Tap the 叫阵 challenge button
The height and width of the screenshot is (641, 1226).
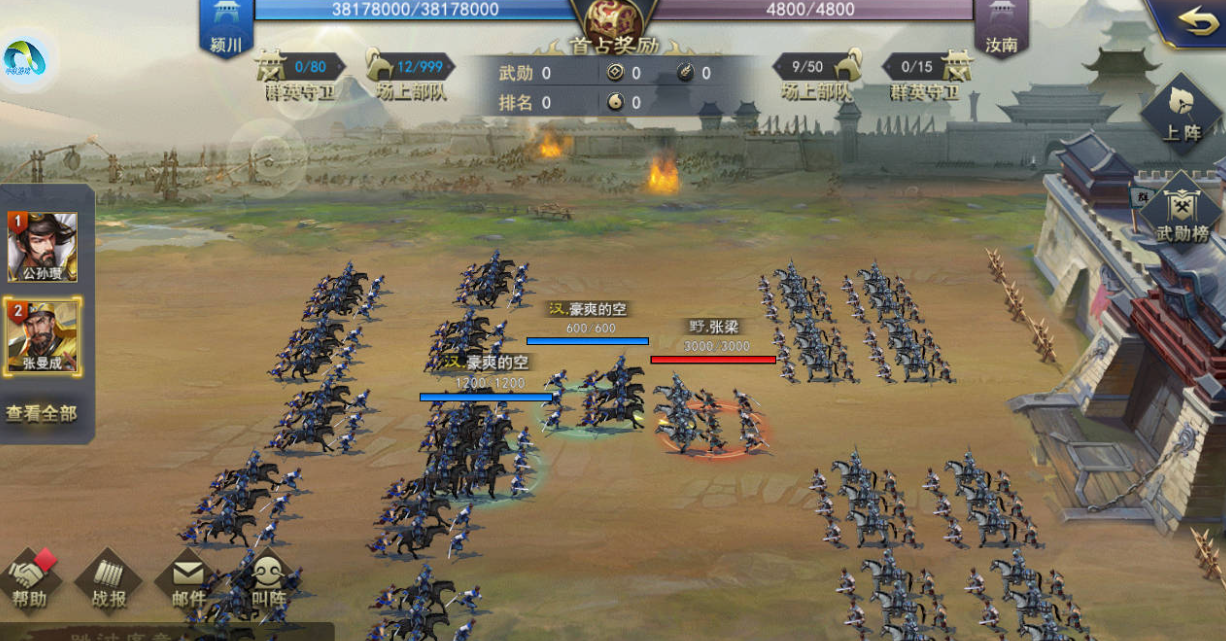267,580
